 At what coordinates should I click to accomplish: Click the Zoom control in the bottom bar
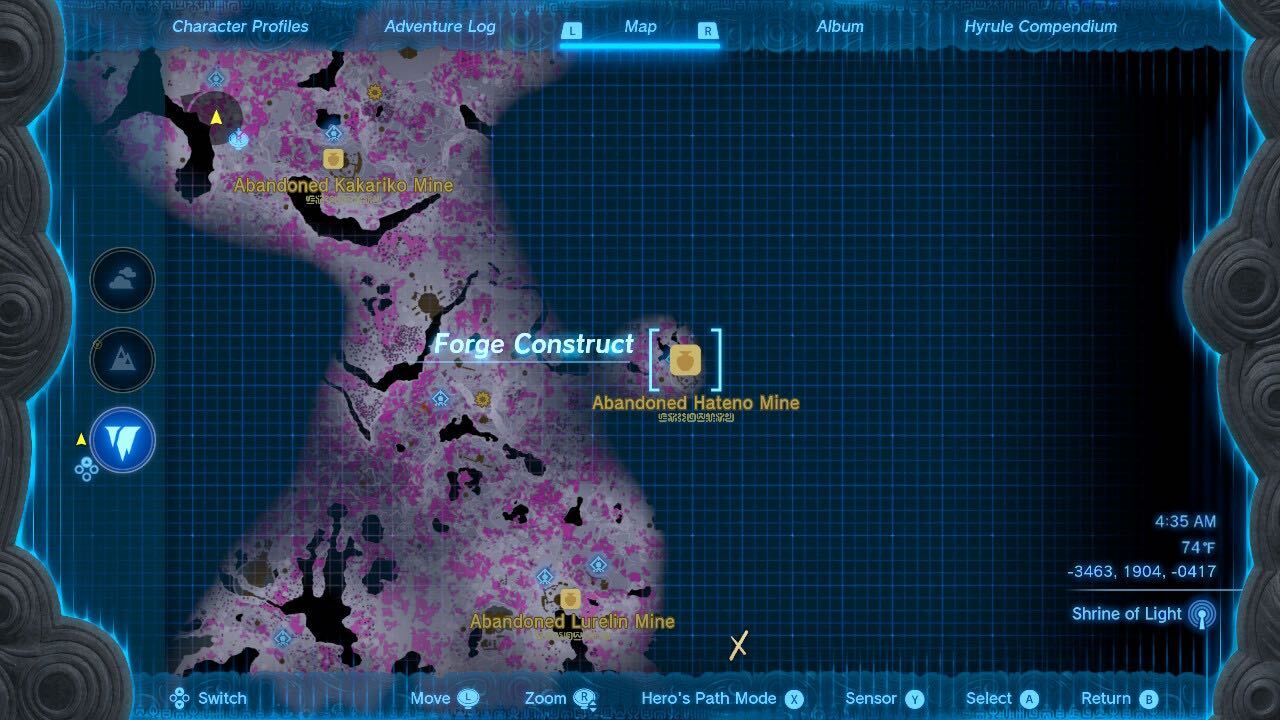(545, 698)
